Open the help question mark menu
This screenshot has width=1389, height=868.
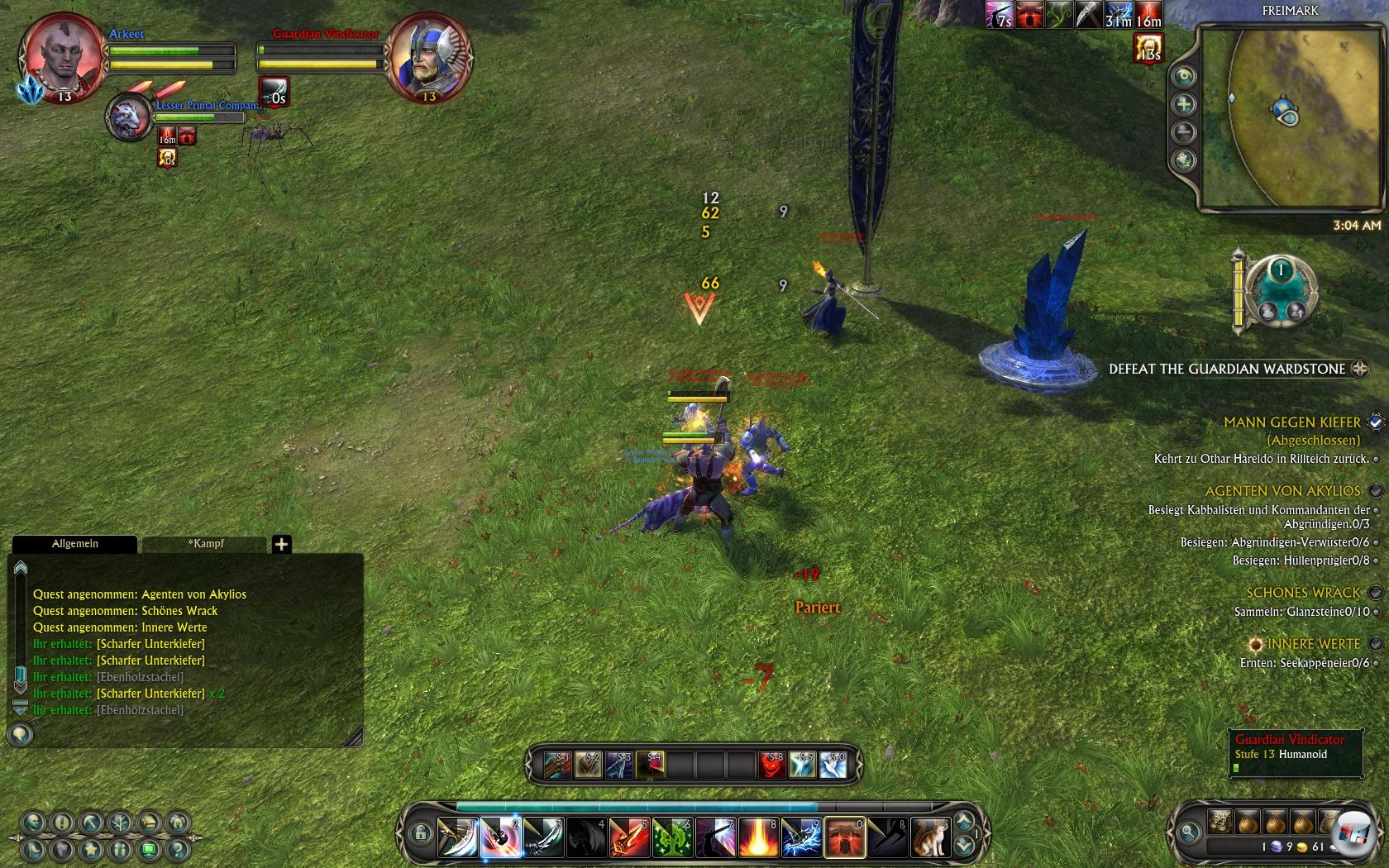(x=177, y=849)
